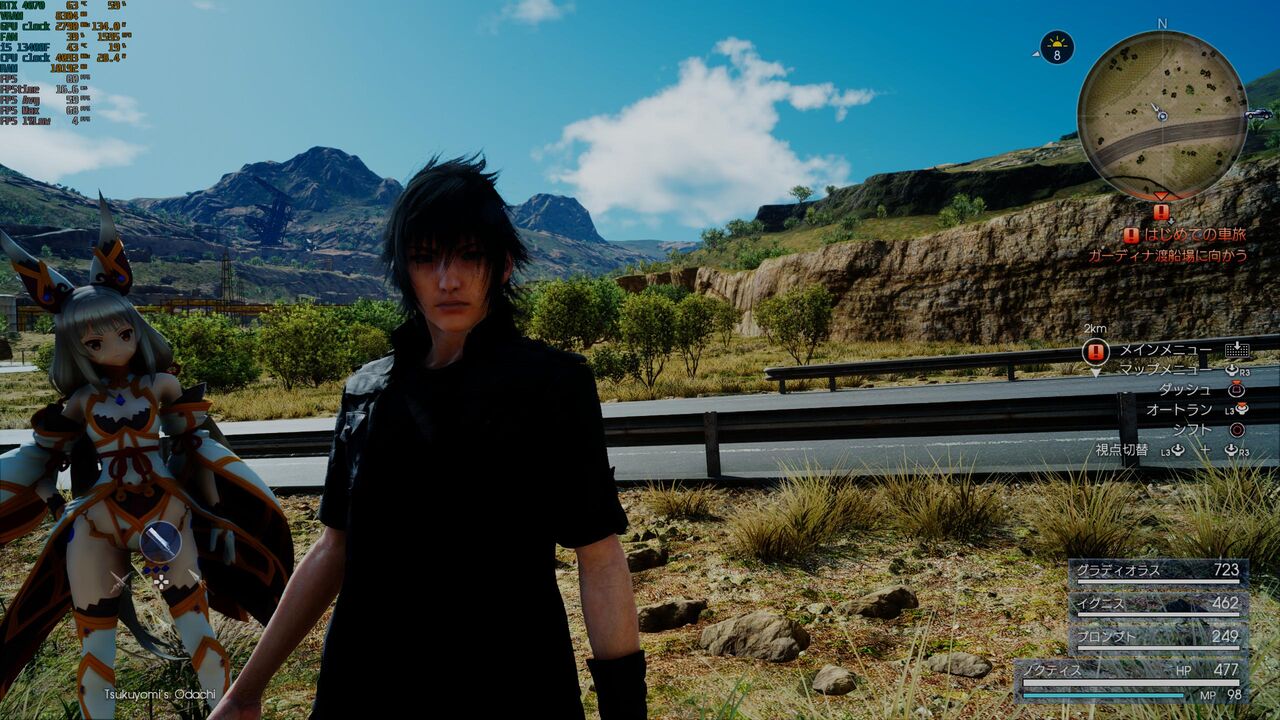Toggle ダッシュ sprint prompt
Screen dimensions: 1280x720
1186,388
